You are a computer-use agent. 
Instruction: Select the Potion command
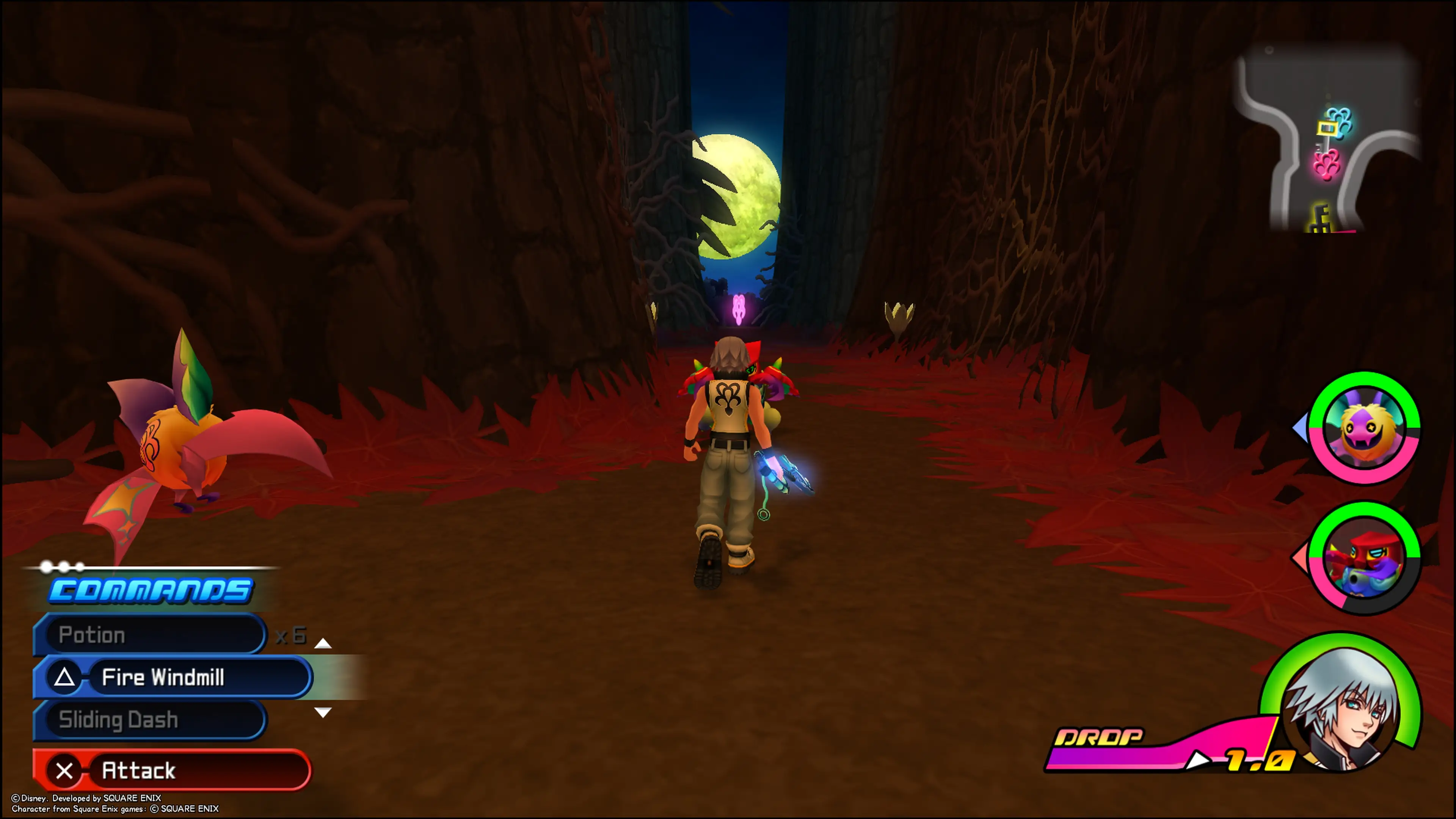point(150,635)
